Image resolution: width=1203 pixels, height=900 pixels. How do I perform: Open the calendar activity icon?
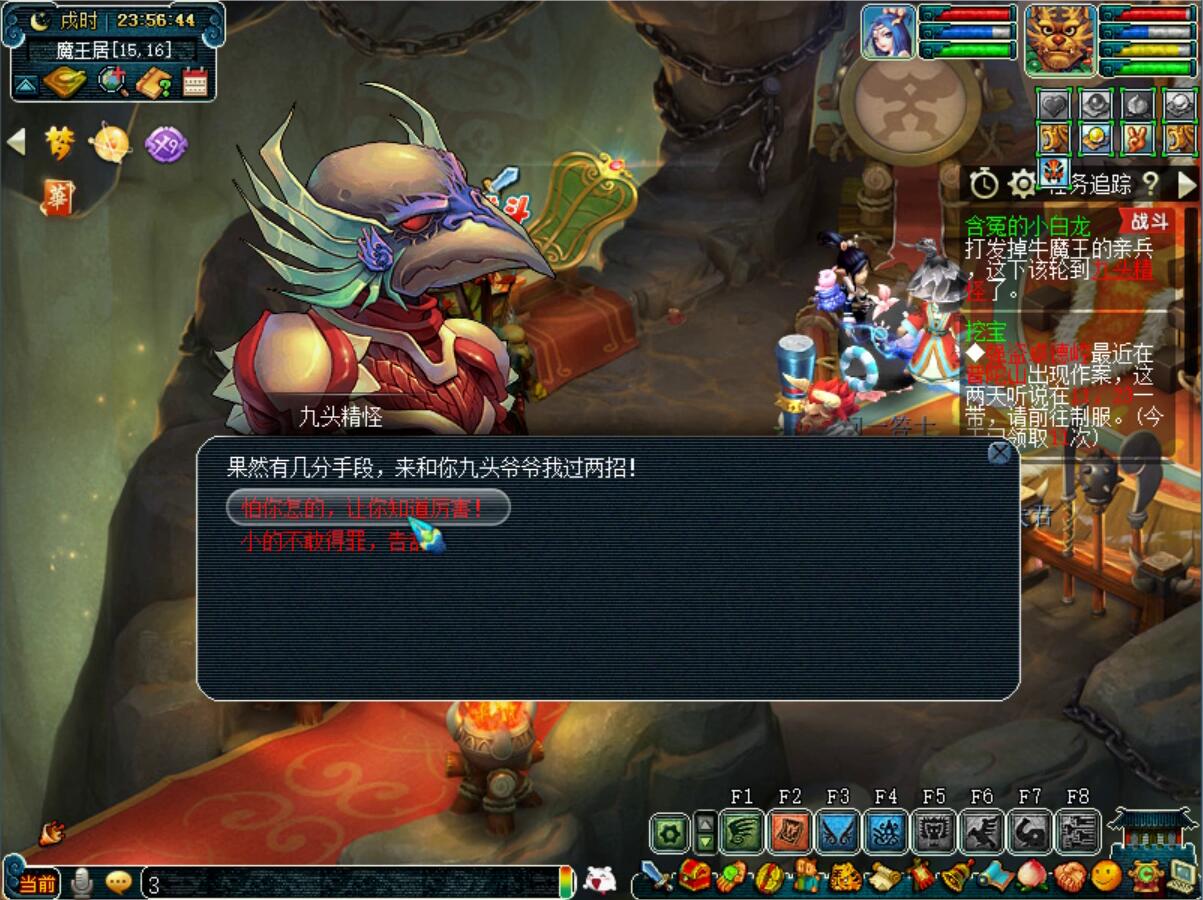[195, 82]
